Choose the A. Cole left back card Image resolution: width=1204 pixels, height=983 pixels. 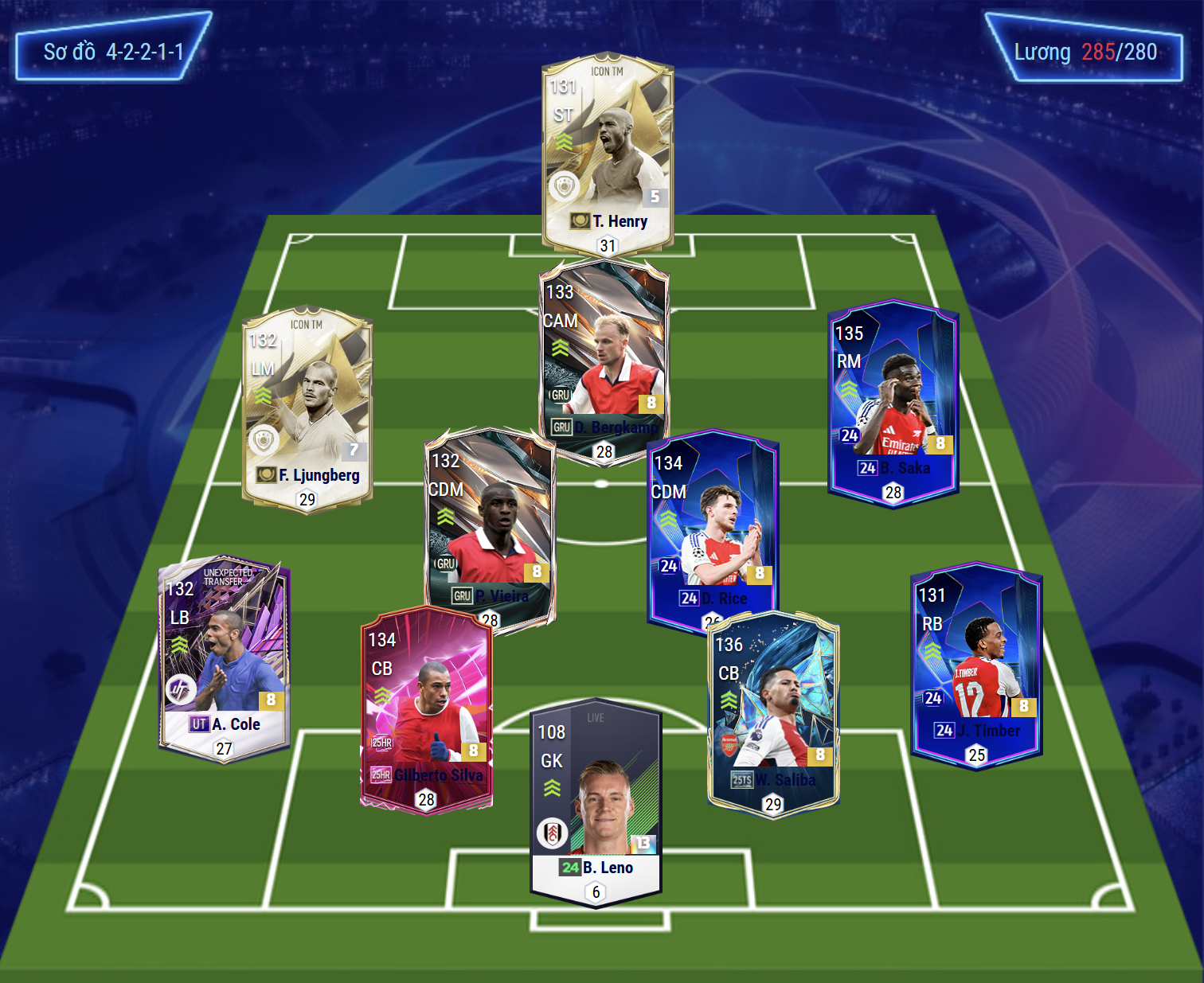coord(224,657)
